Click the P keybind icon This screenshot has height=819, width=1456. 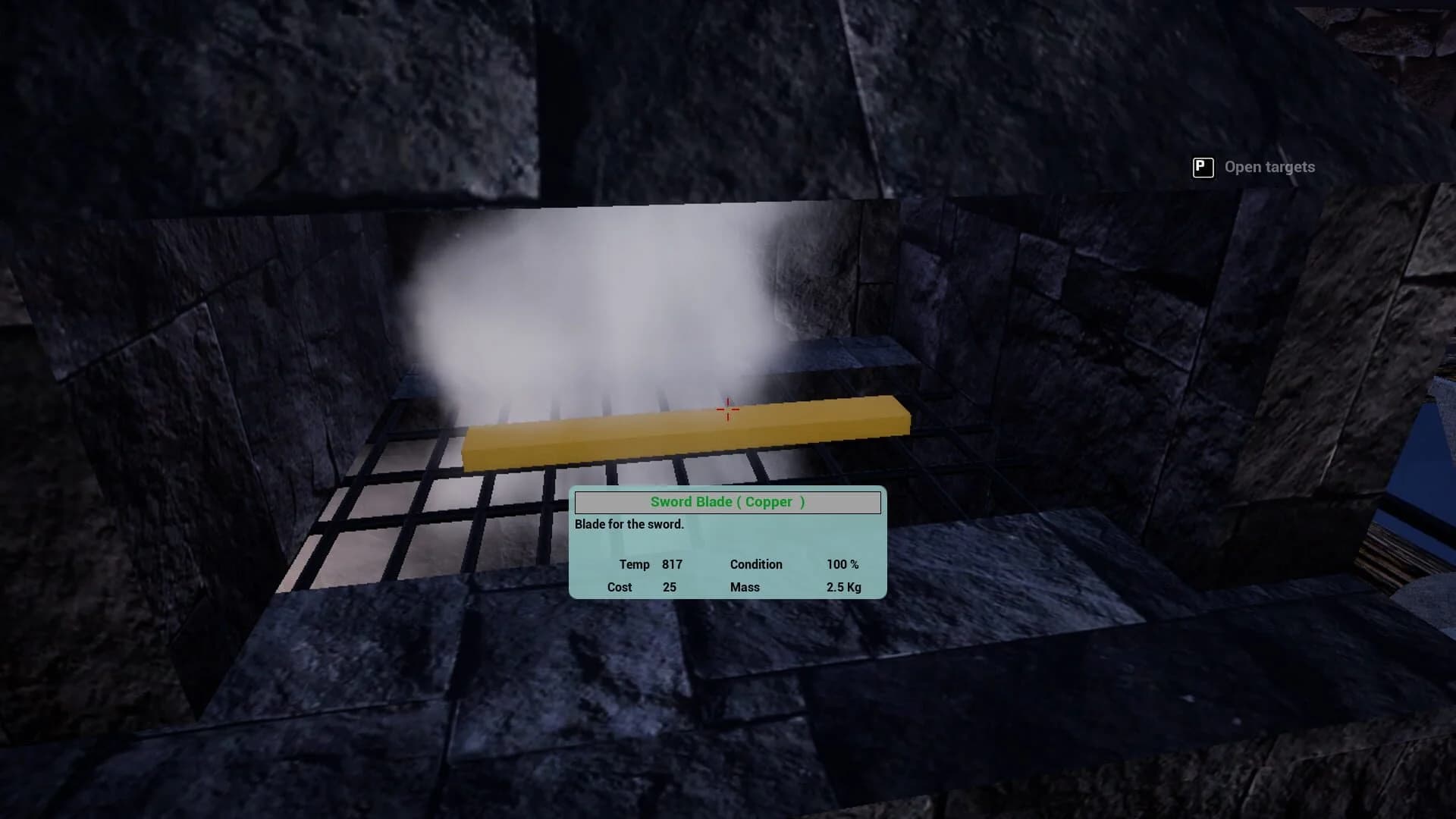click(1203, 167)
